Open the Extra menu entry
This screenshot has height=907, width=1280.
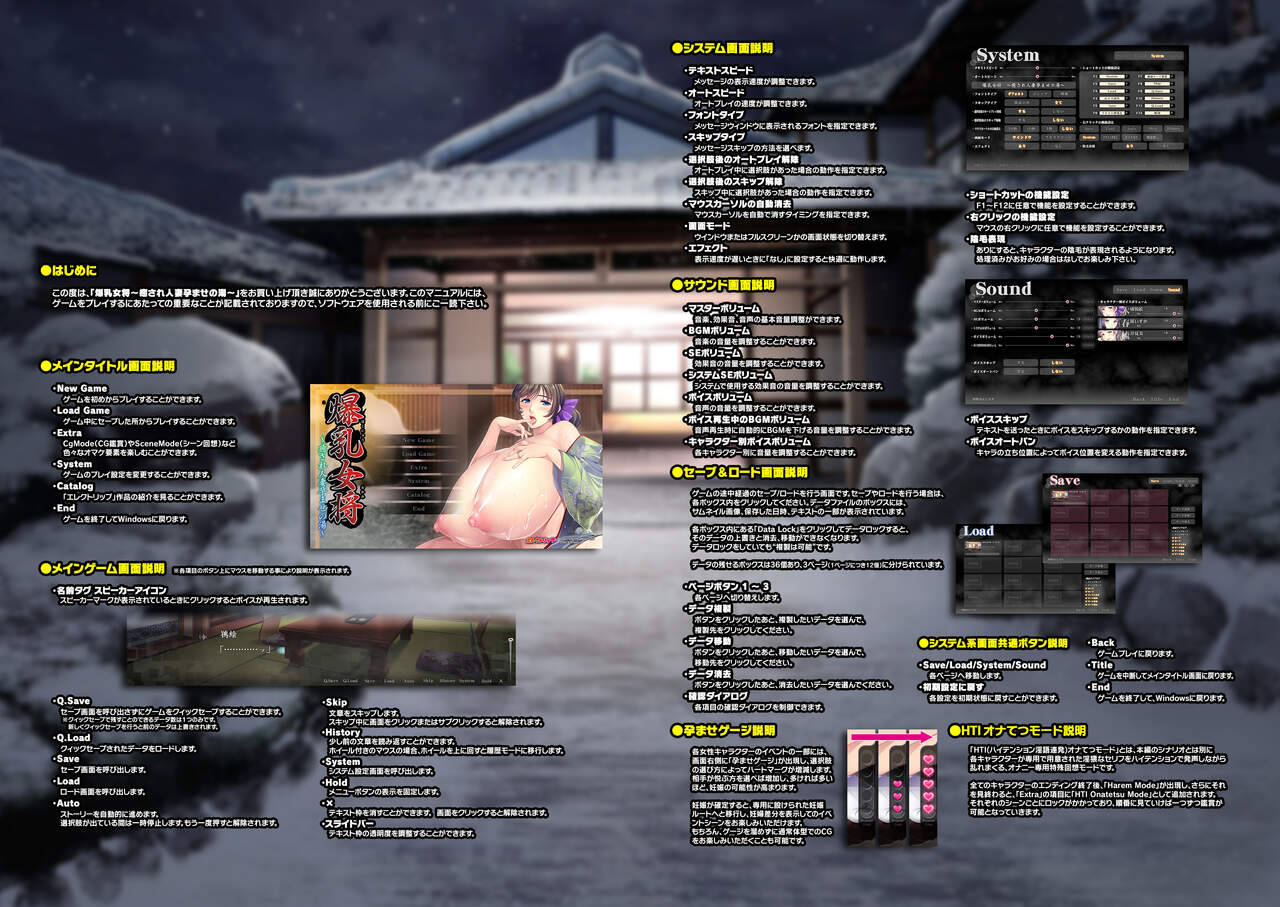tap(418, 468)
